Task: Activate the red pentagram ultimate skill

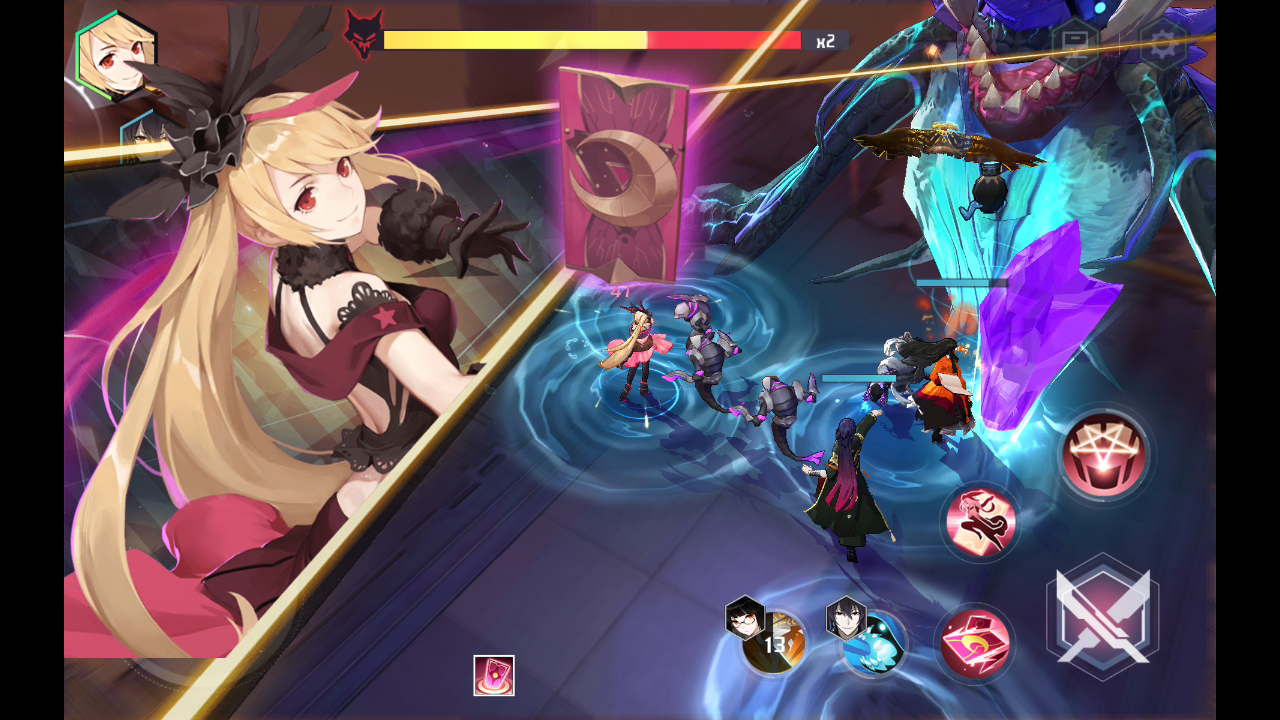Action: pos(1103,455)
